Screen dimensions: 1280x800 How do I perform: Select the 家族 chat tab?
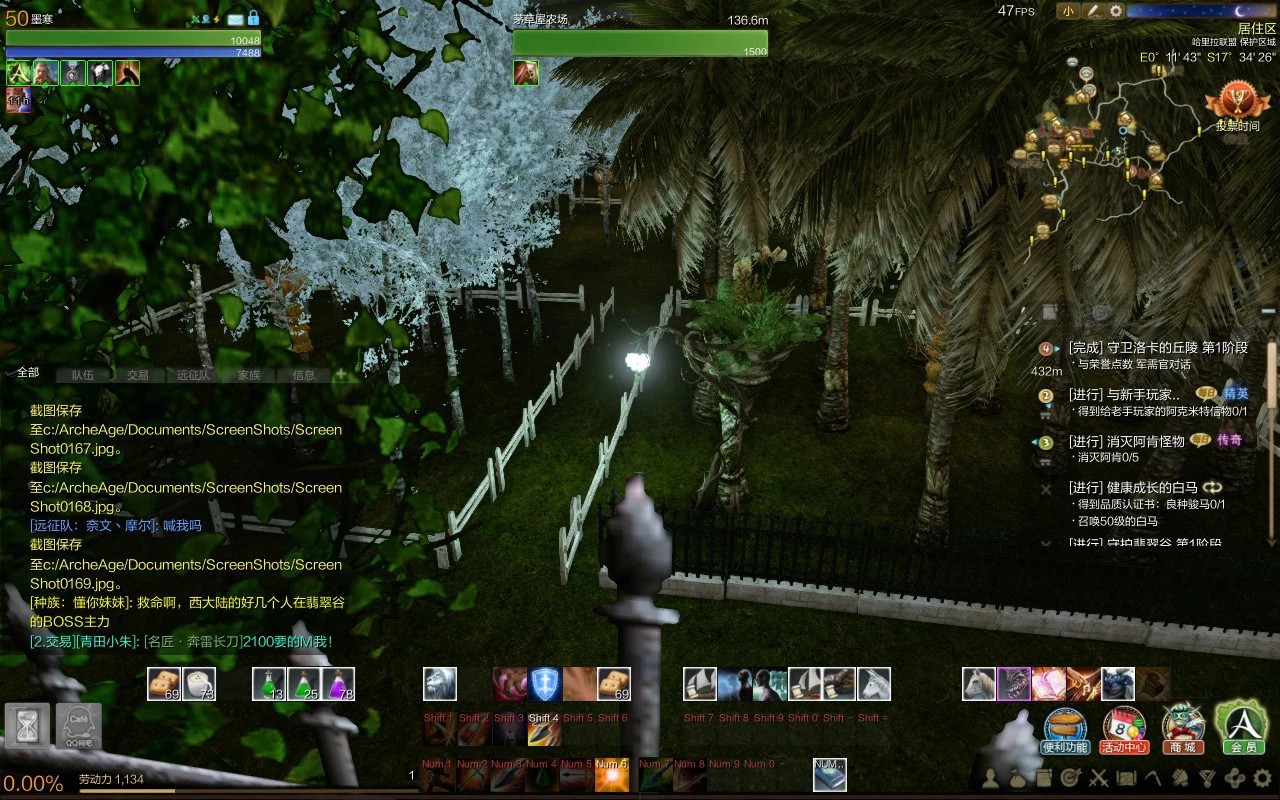tap(249, 375)
